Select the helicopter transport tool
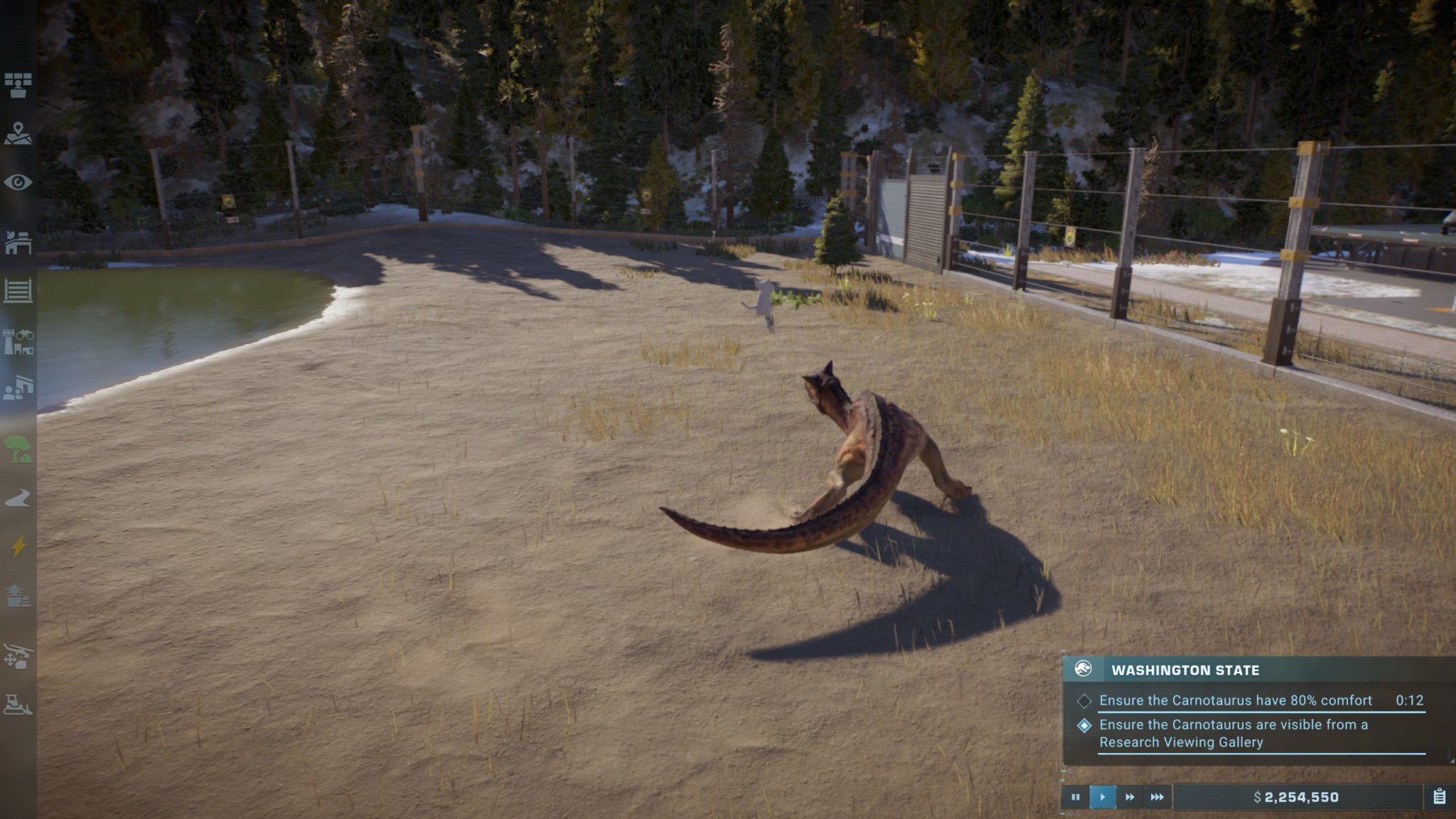Viewport: 1456px width, 819px height. 18,655
